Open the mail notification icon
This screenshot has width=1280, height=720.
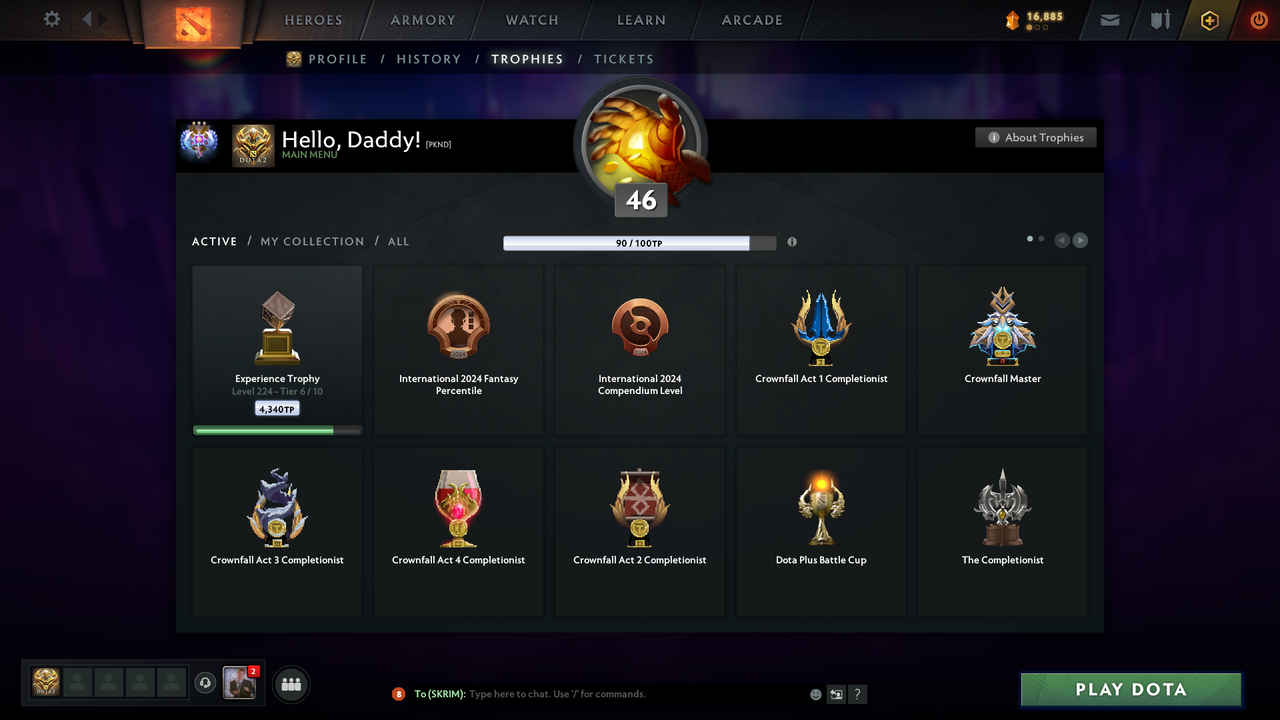tap(1109, 20)
